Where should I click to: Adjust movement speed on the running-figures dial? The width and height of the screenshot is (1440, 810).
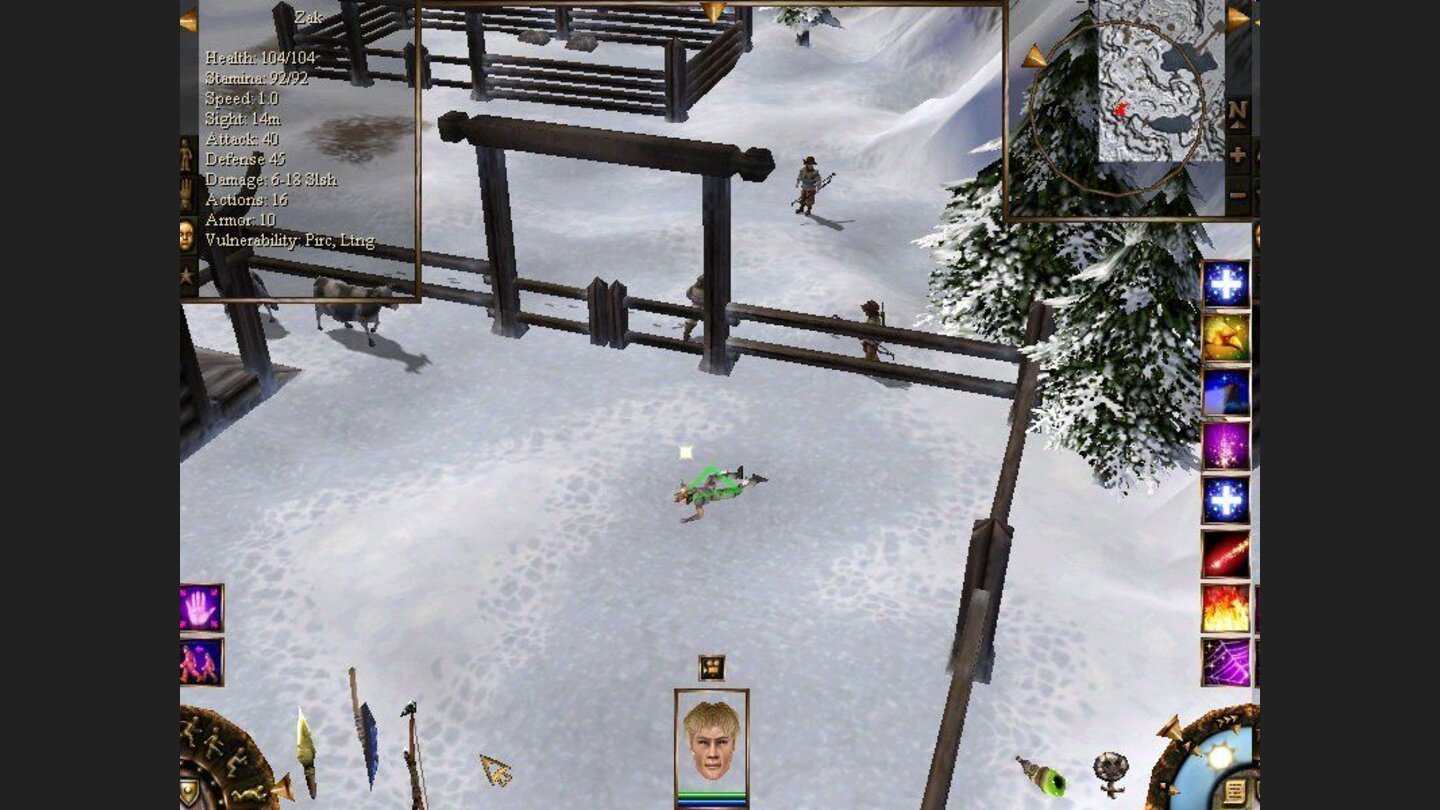[213, 742]
